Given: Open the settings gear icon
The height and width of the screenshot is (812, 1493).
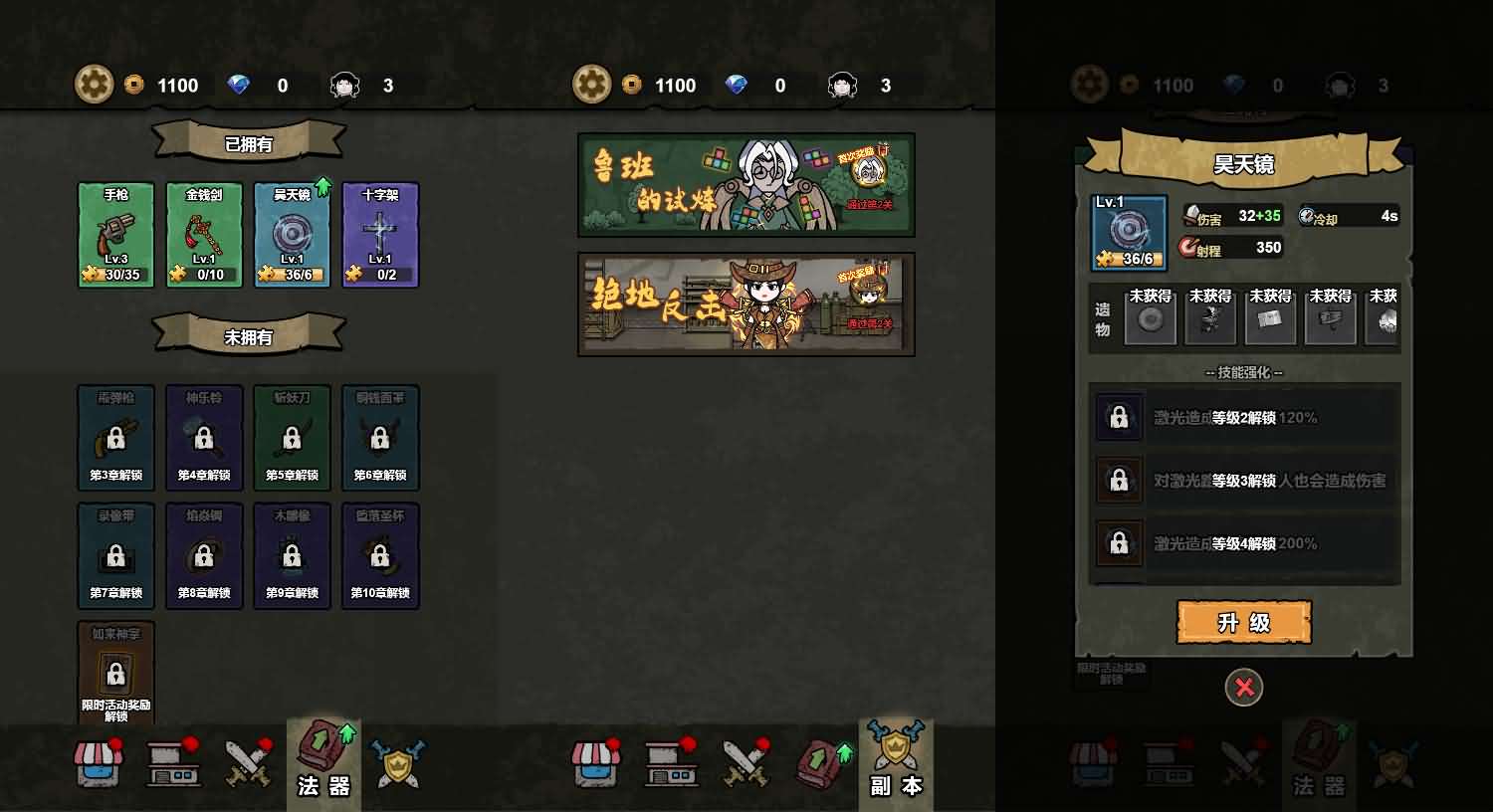Looking at the screenshot, I should pyautogui.click(x=95, y=85).
